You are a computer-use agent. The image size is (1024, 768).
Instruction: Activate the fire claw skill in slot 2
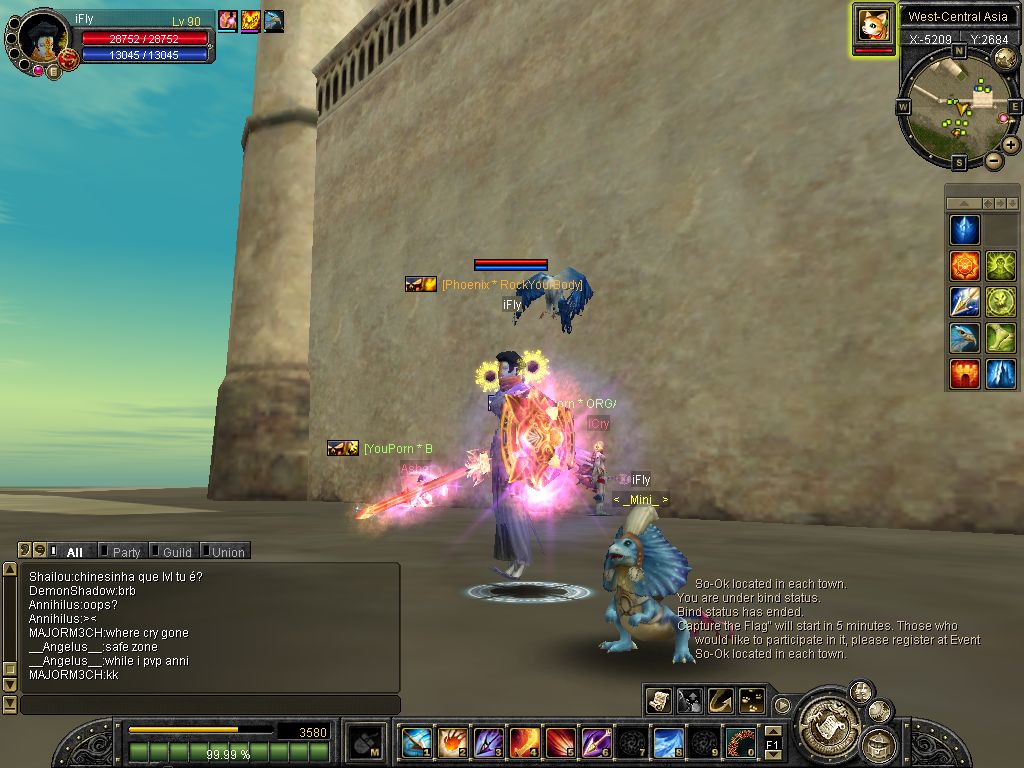(x=452, y=742)
